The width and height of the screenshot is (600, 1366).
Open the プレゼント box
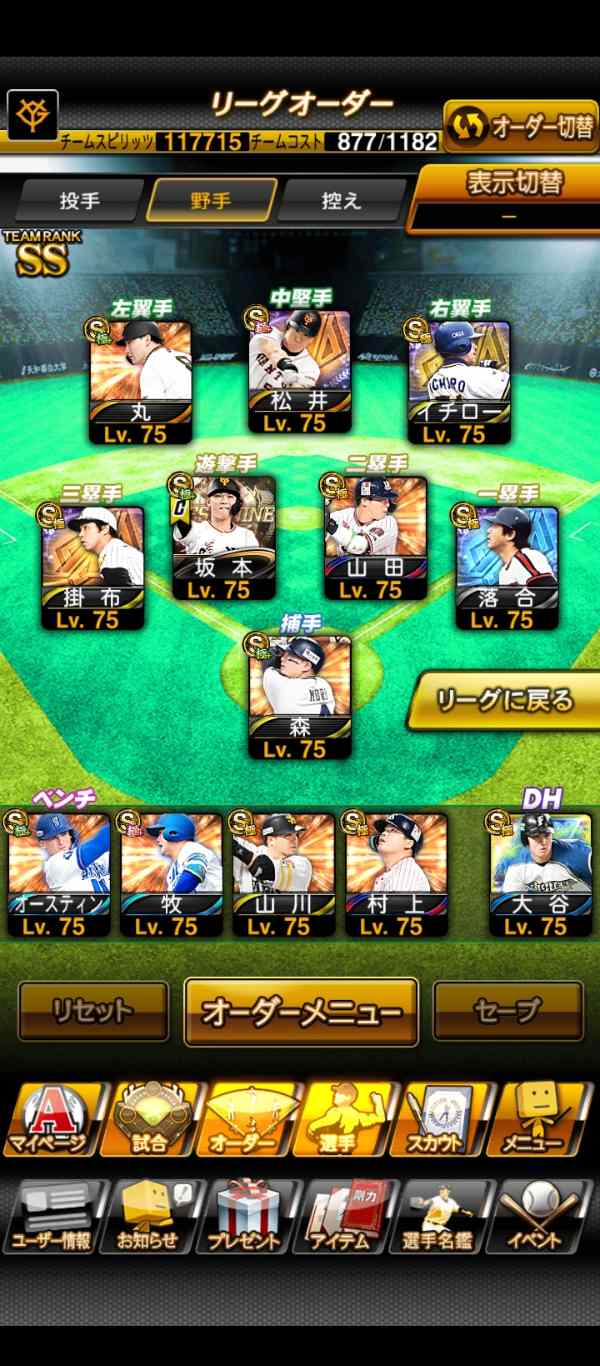[250, 1217]
